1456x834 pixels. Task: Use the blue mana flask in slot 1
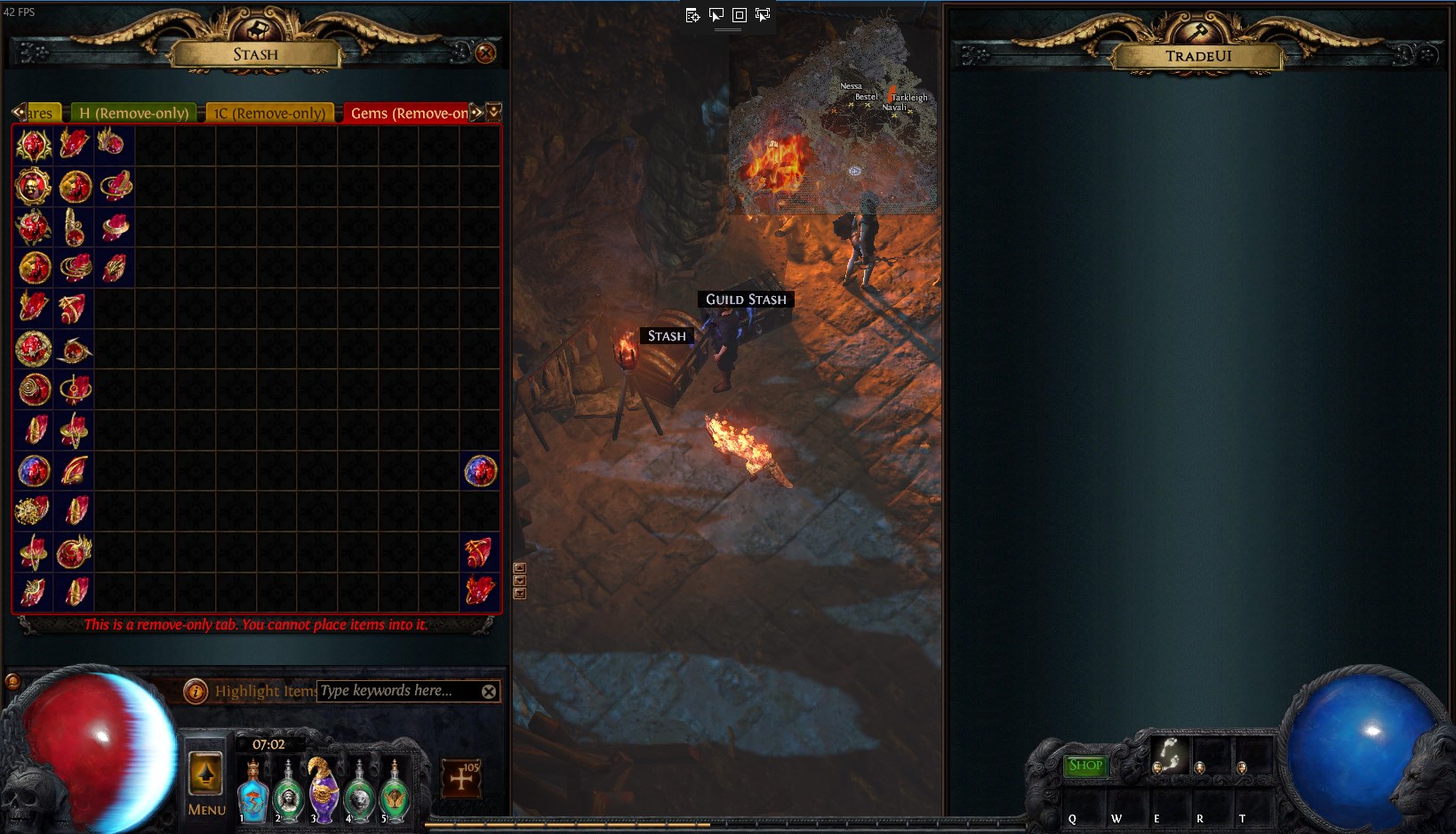(x=252, y=794)
